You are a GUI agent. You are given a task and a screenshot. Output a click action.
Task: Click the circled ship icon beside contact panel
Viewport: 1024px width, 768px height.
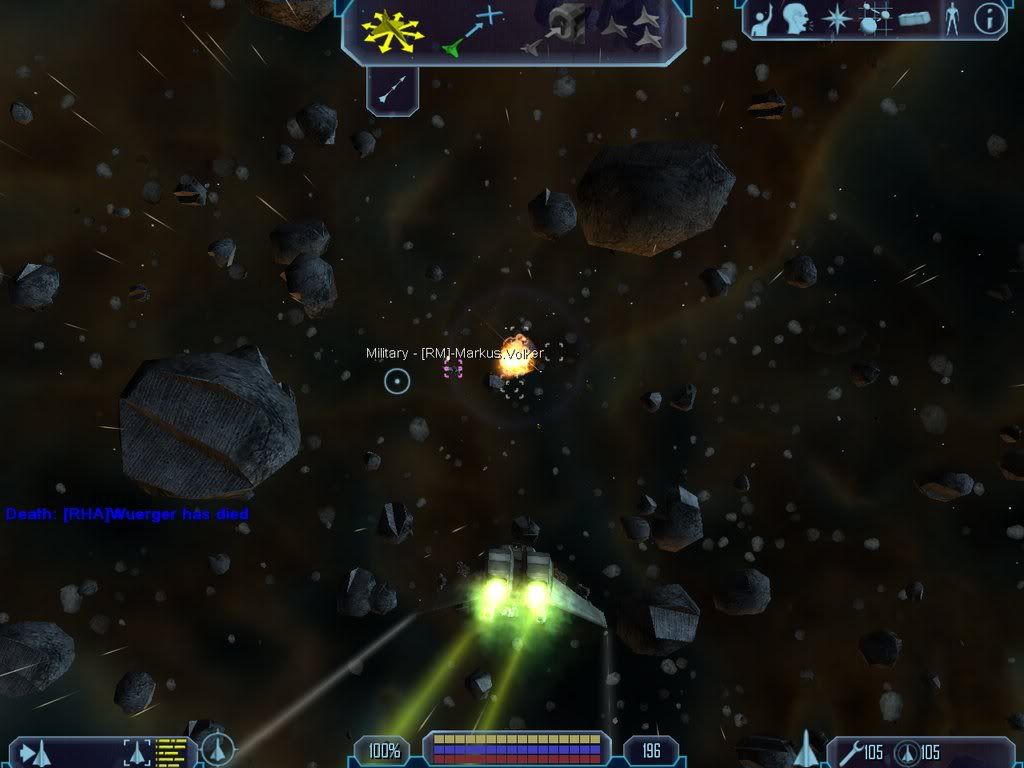point(217,749)
